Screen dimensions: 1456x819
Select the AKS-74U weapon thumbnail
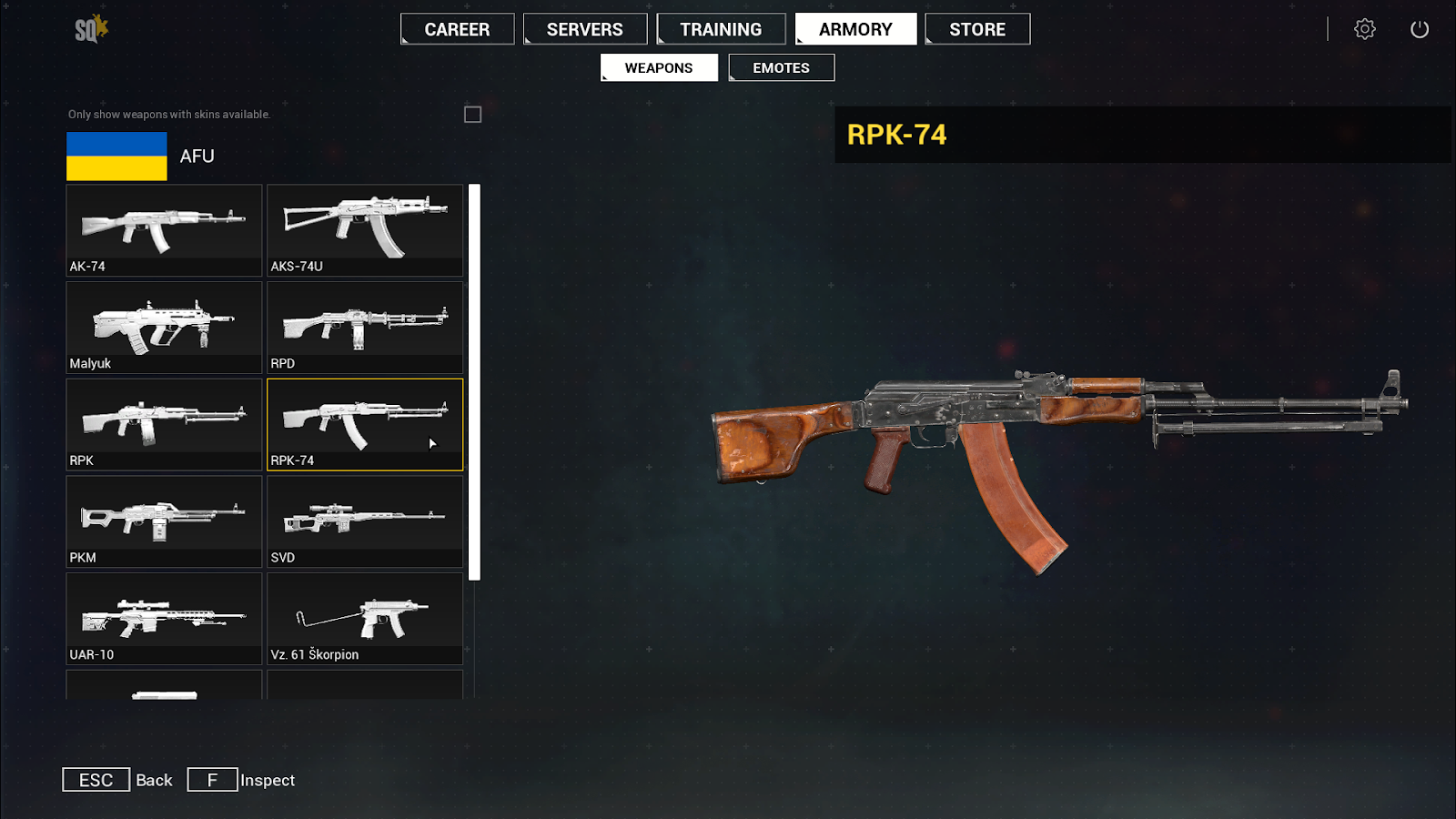pos(364,230)
